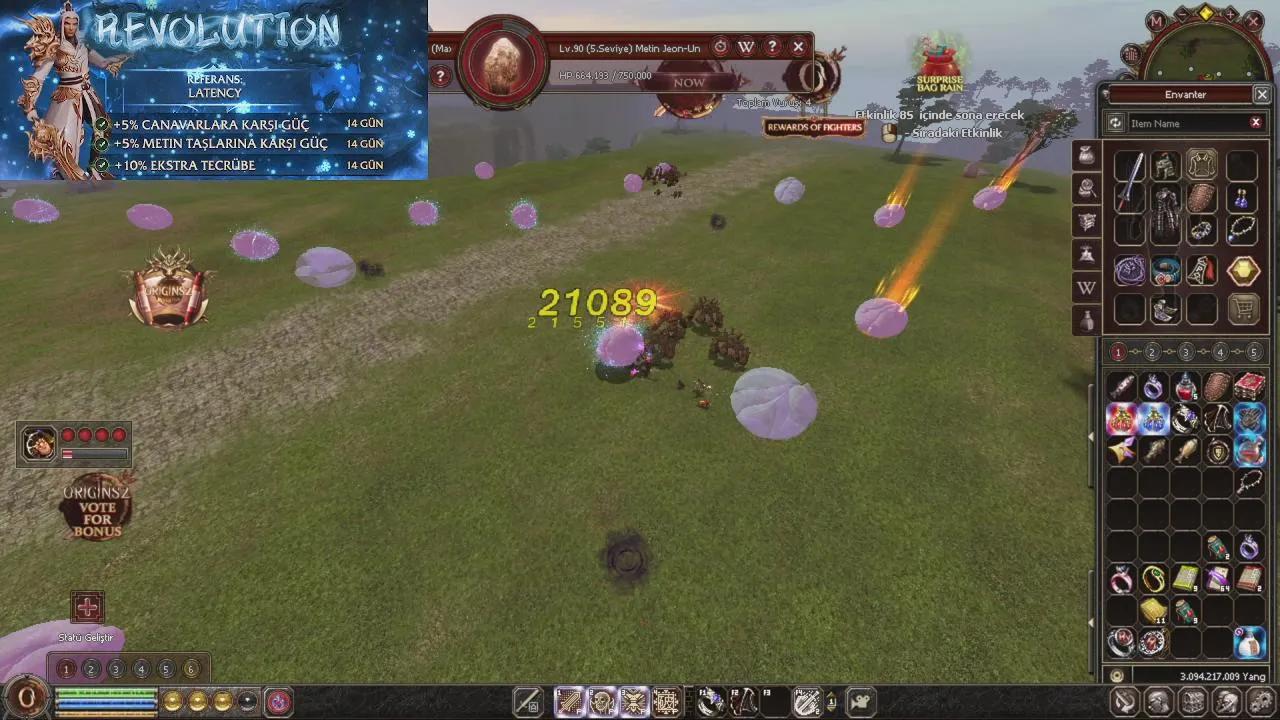The width and height of the screenshot is (1280, 720).
Task: Select quickbar page 3 near Statü Geliştir
Action: point(116,670)
